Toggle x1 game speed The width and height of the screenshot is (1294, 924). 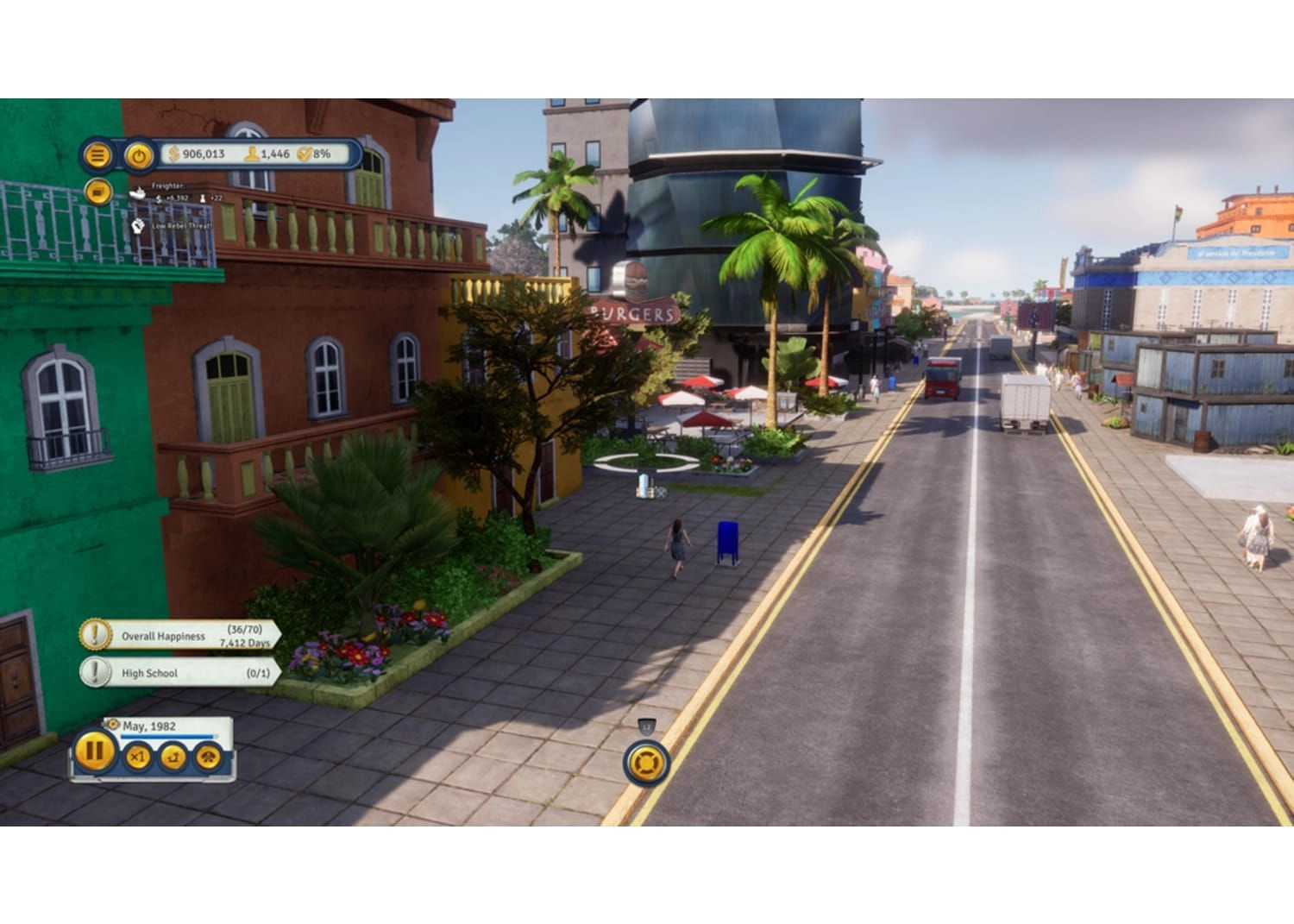136,756
